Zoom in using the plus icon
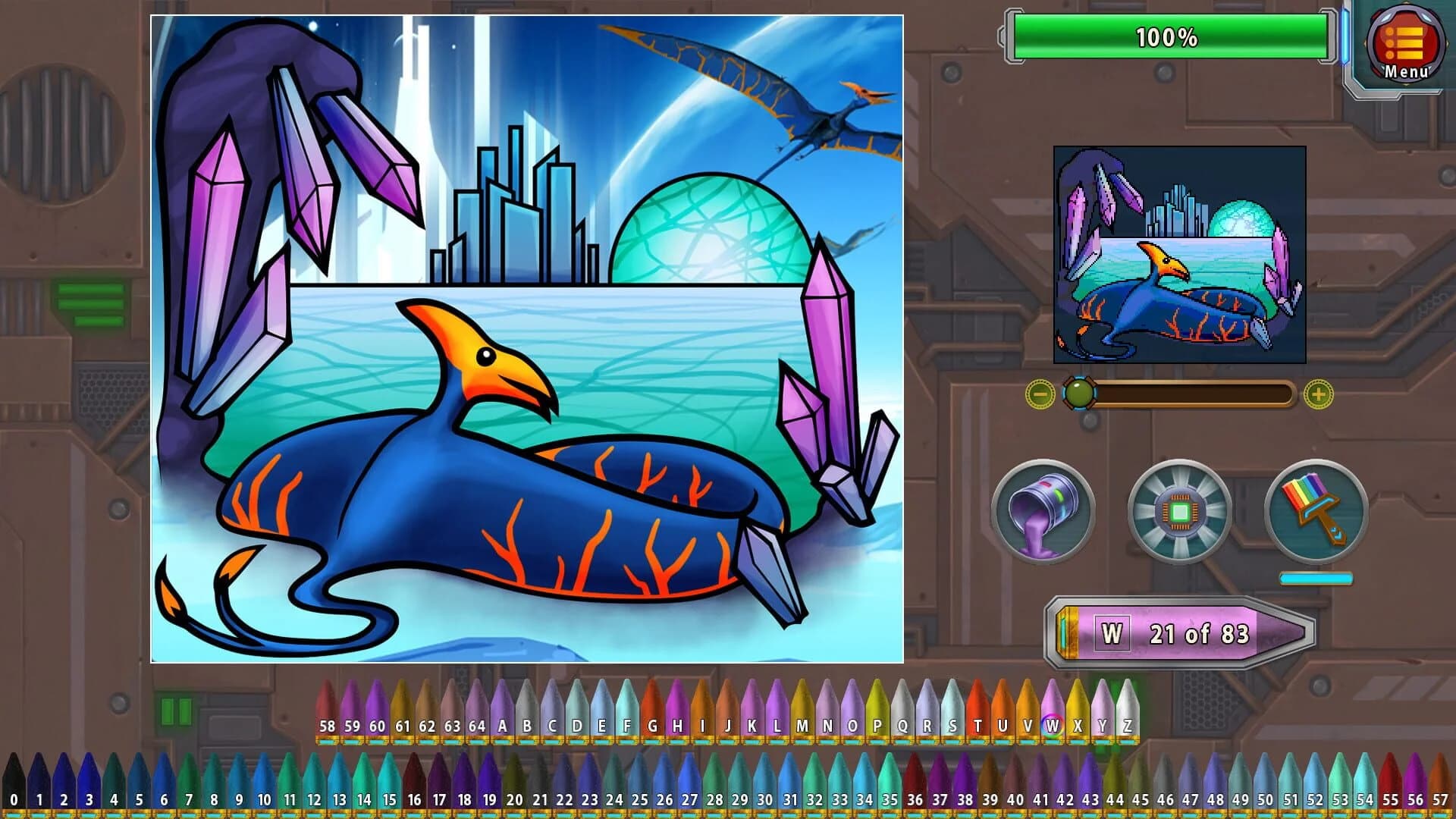Viewport: 1456px width, 819px height. (x=1319, y=394)
